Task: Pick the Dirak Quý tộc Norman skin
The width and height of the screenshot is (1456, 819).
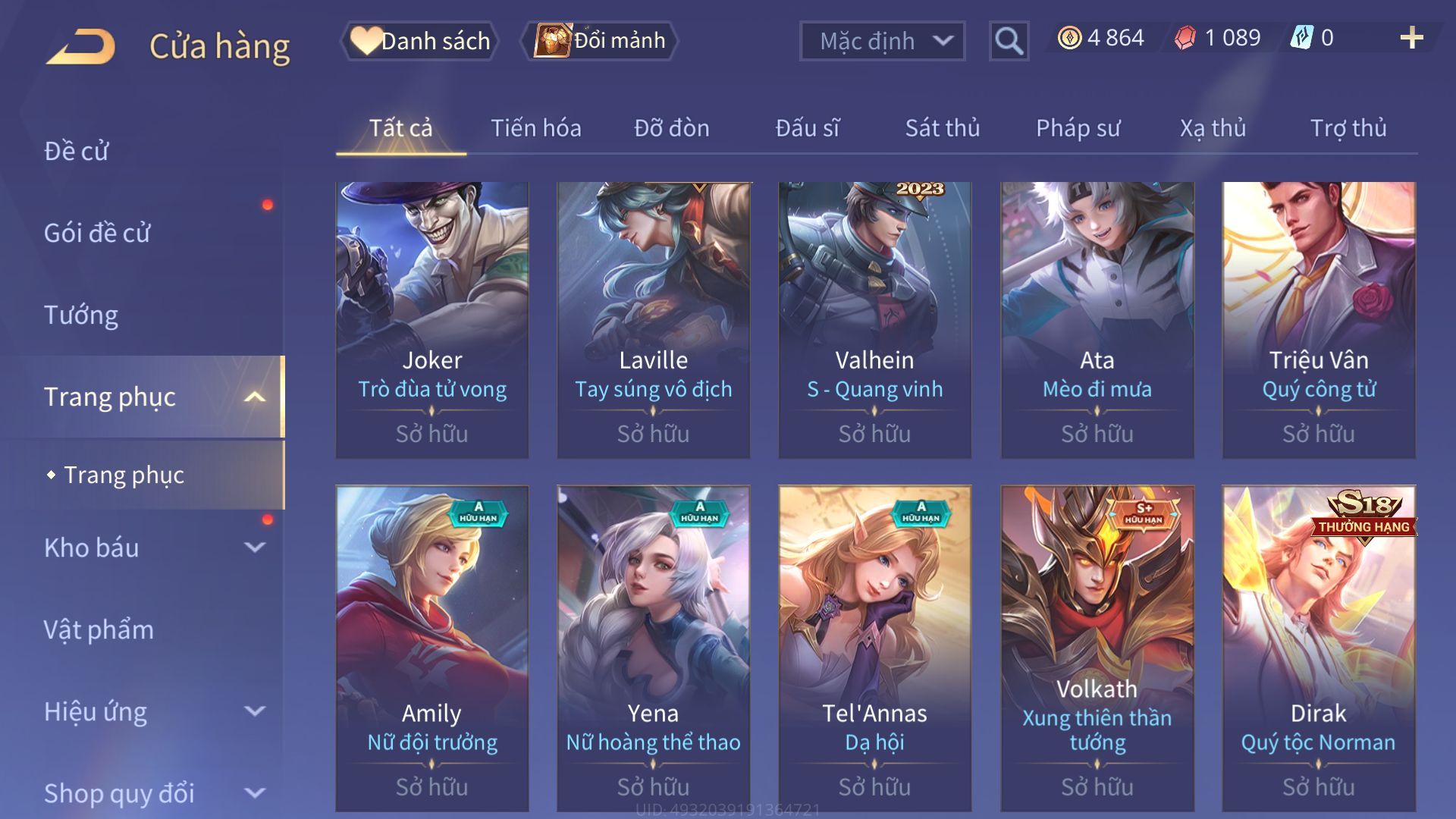Action: 1318,648
